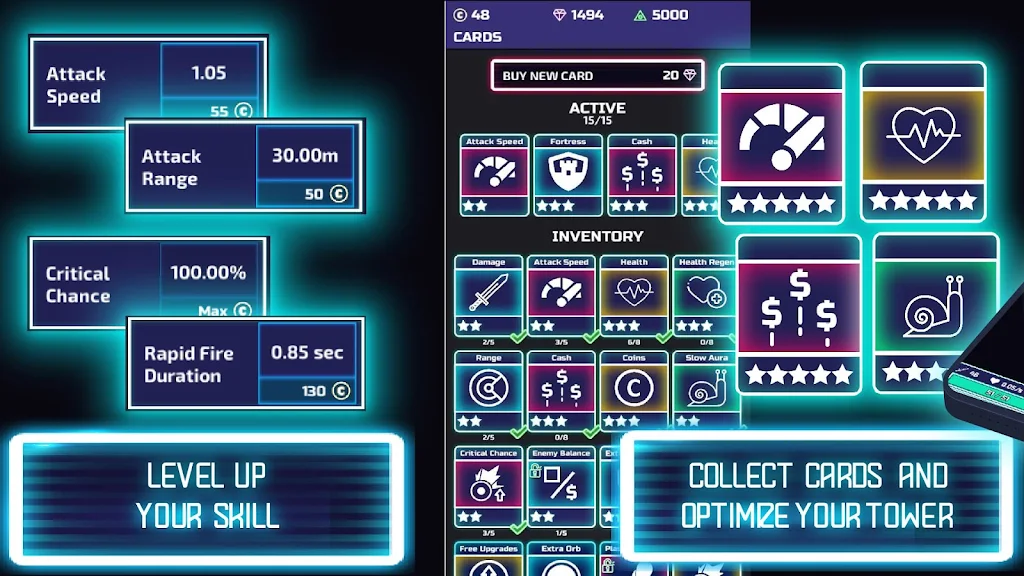This screenshot has width=1024, height=576.
Task: Select the Slow Aura snail card
Action: (704, 392)
